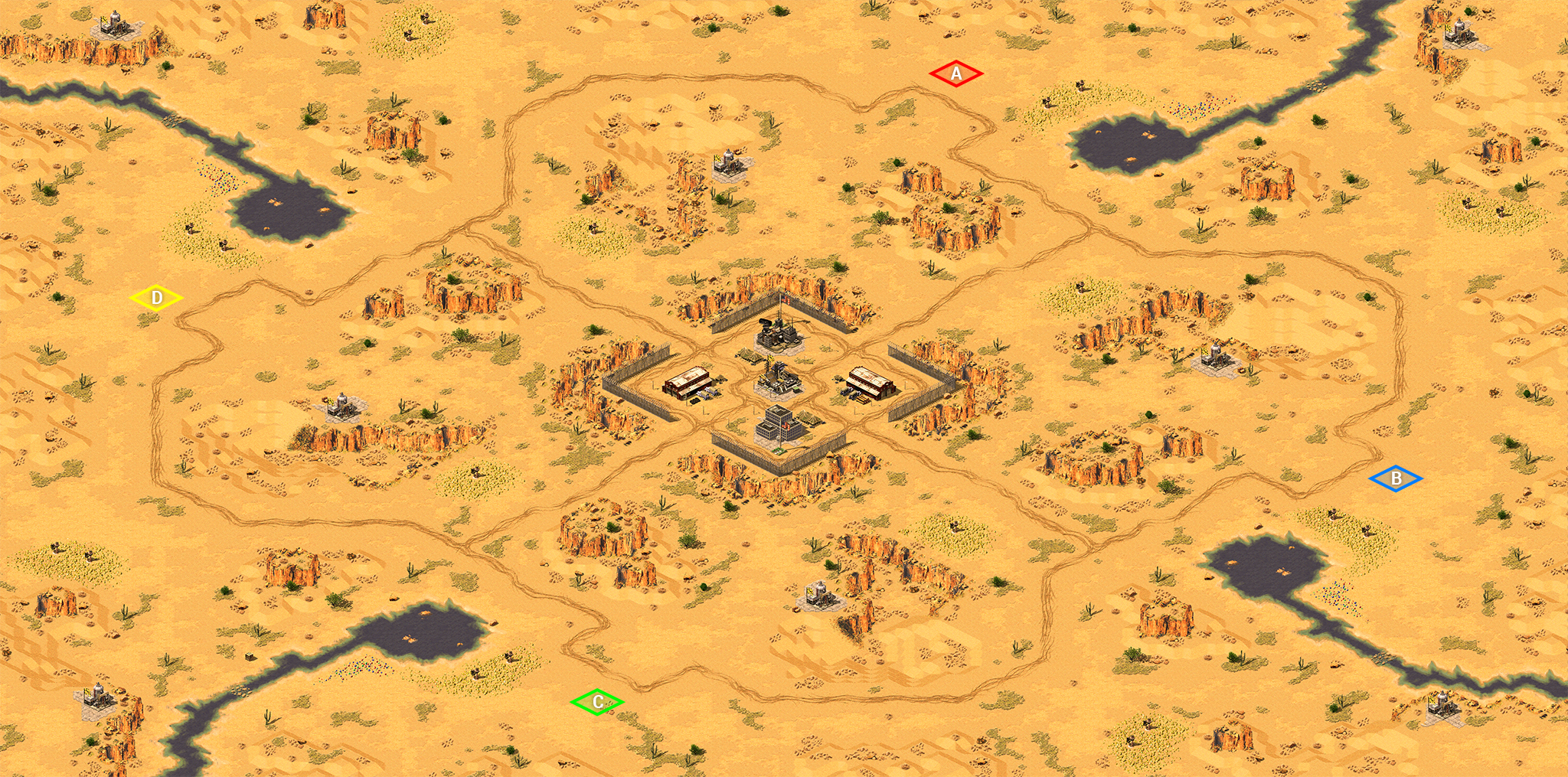The width and height of the screenshot is (1568, 777).
Task: Select the red start position marker A
Action: (956, 73)
